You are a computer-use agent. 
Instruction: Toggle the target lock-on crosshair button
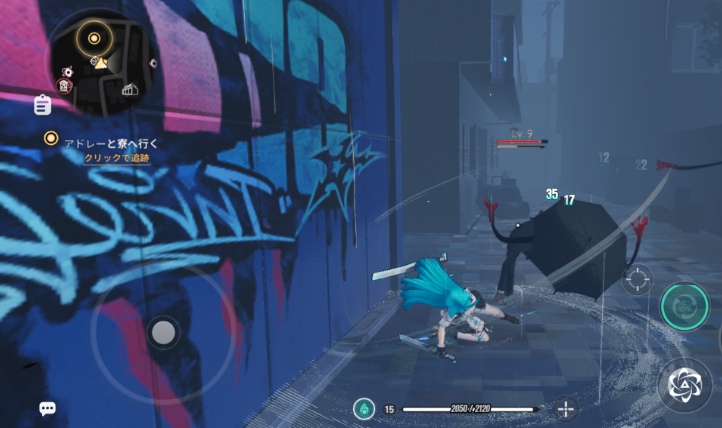click(637, 279)
